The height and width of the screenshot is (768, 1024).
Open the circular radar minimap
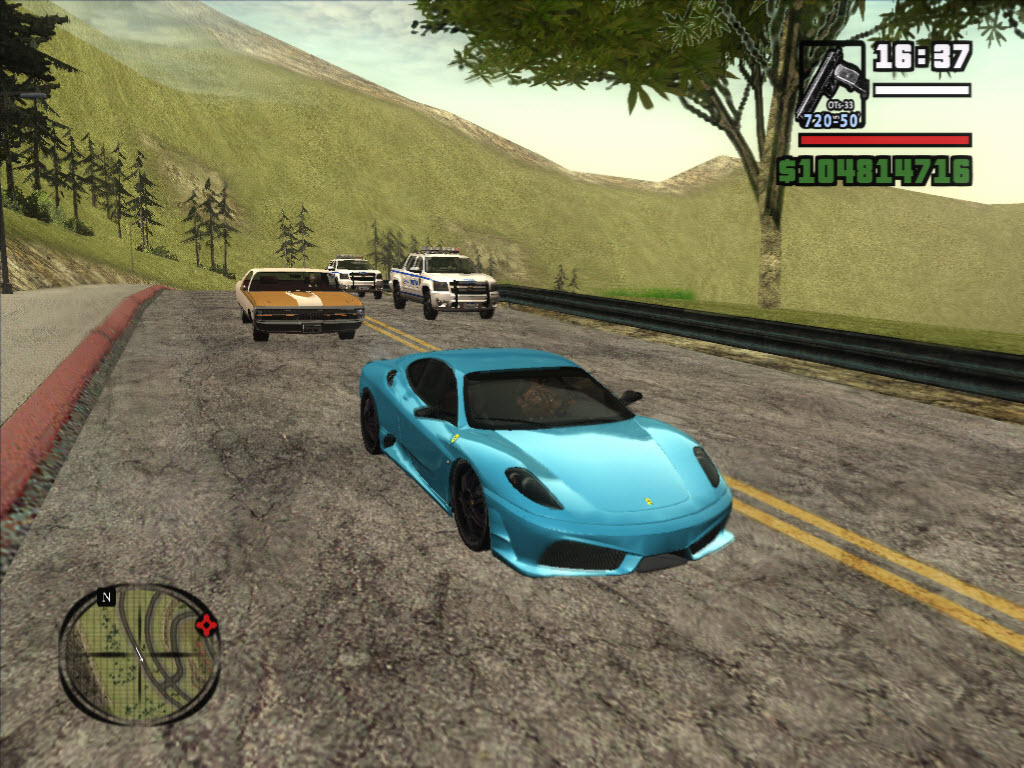139,654
